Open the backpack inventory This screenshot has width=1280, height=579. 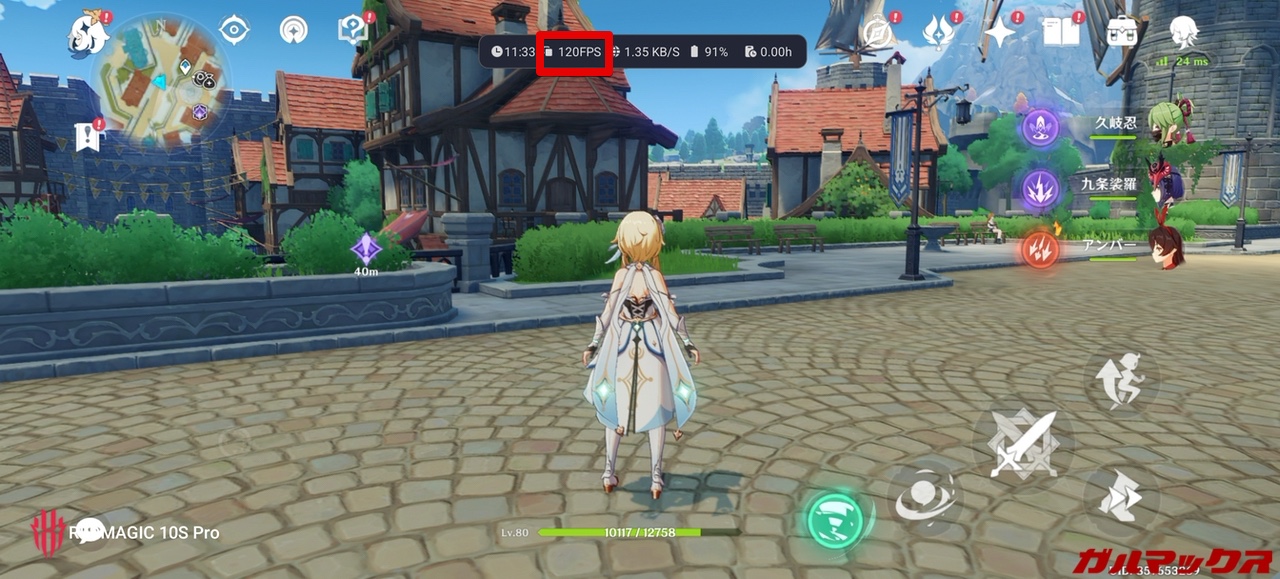[x=1122, y=31]
